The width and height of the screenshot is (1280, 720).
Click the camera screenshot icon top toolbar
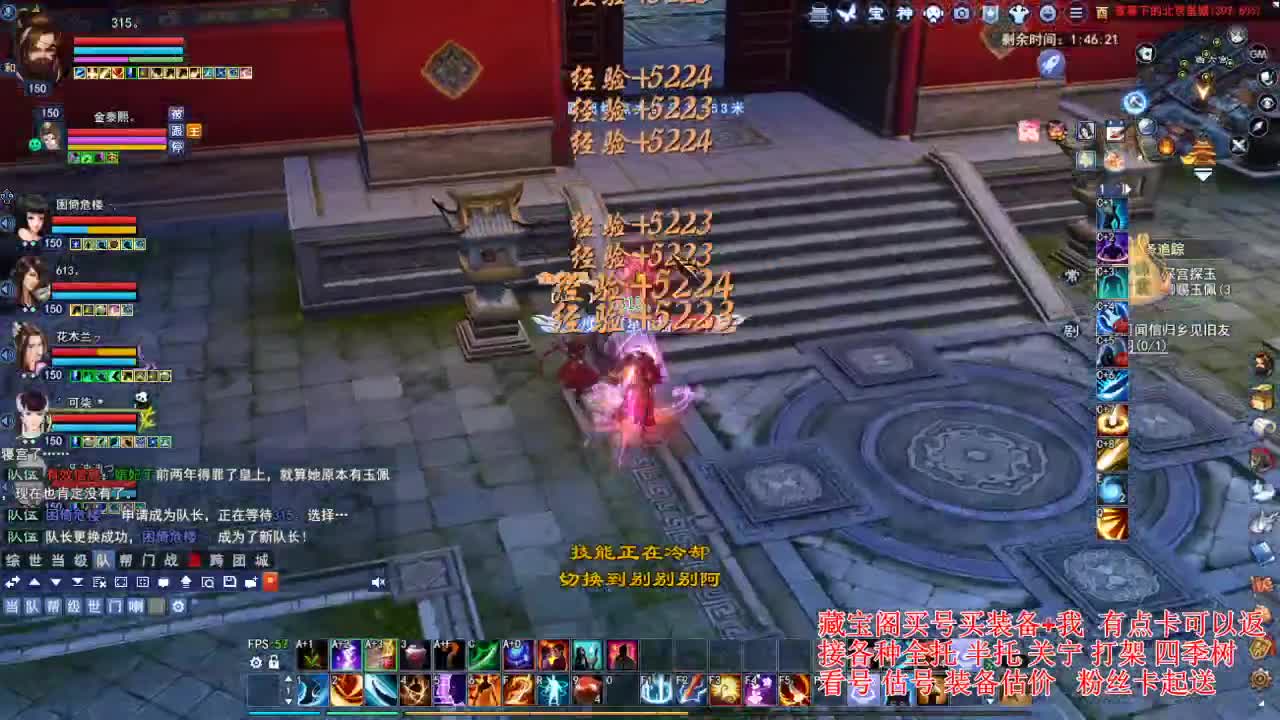pyautogui.click(x=961, y=13)
